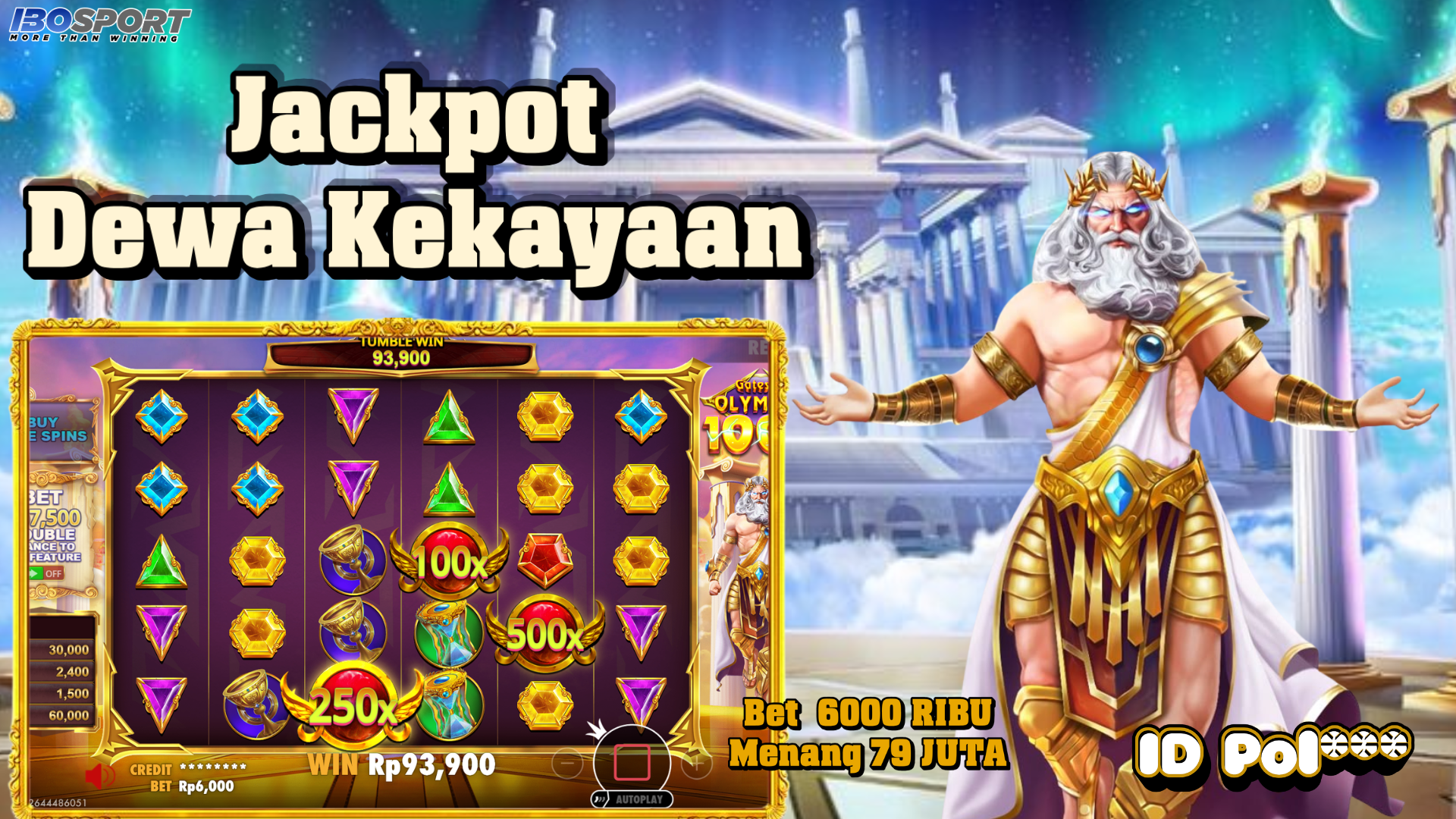
Task: Open the AUTOPLAY settings
Action: point(639,800)
